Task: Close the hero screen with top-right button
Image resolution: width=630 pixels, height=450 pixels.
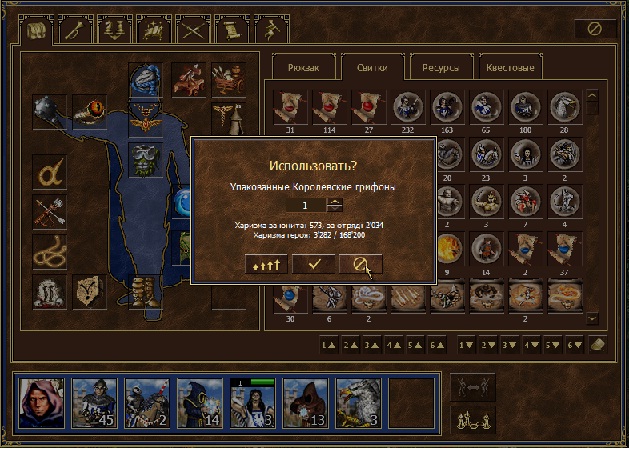Action: tap(595, 30)
